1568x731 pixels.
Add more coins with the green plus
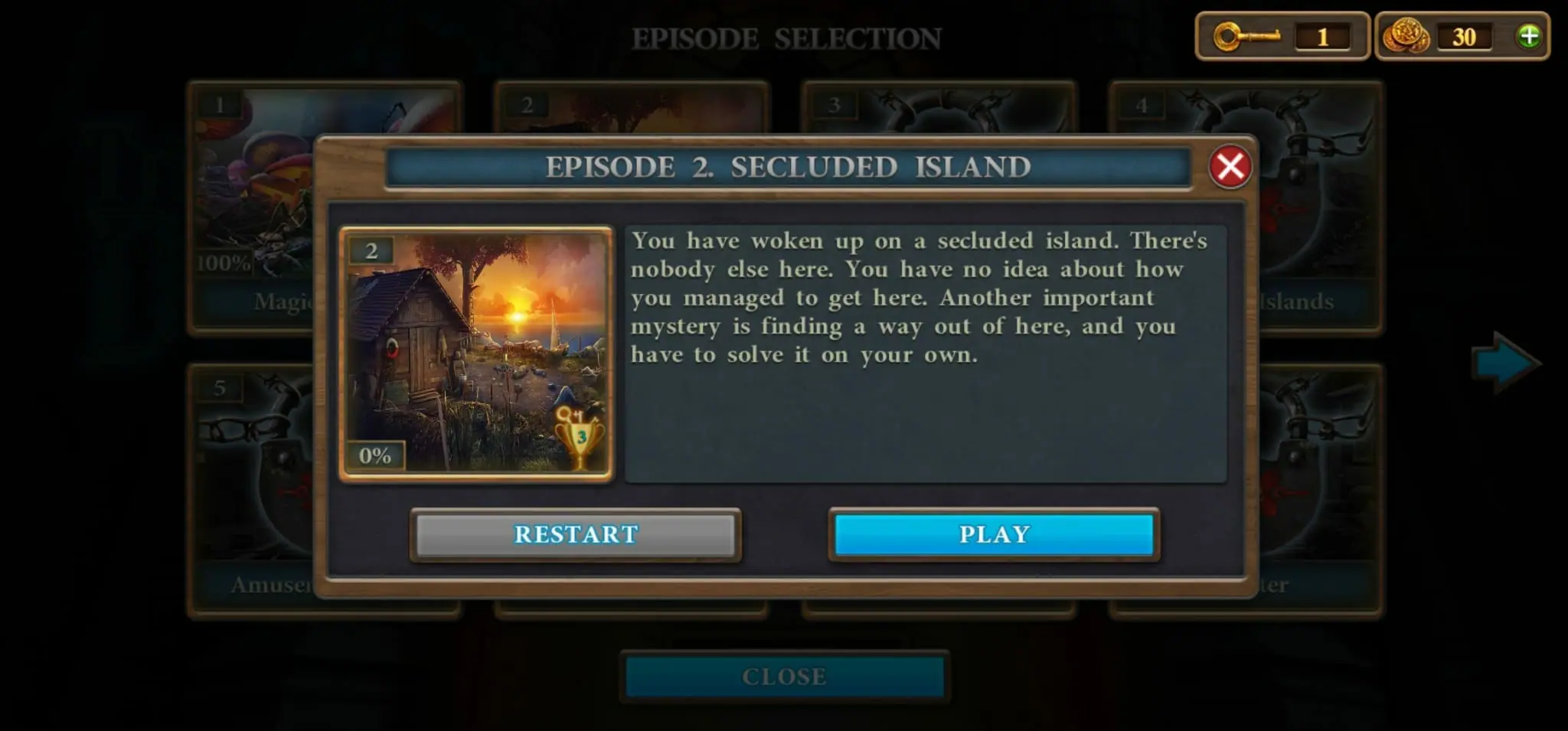pos(1528,36)
